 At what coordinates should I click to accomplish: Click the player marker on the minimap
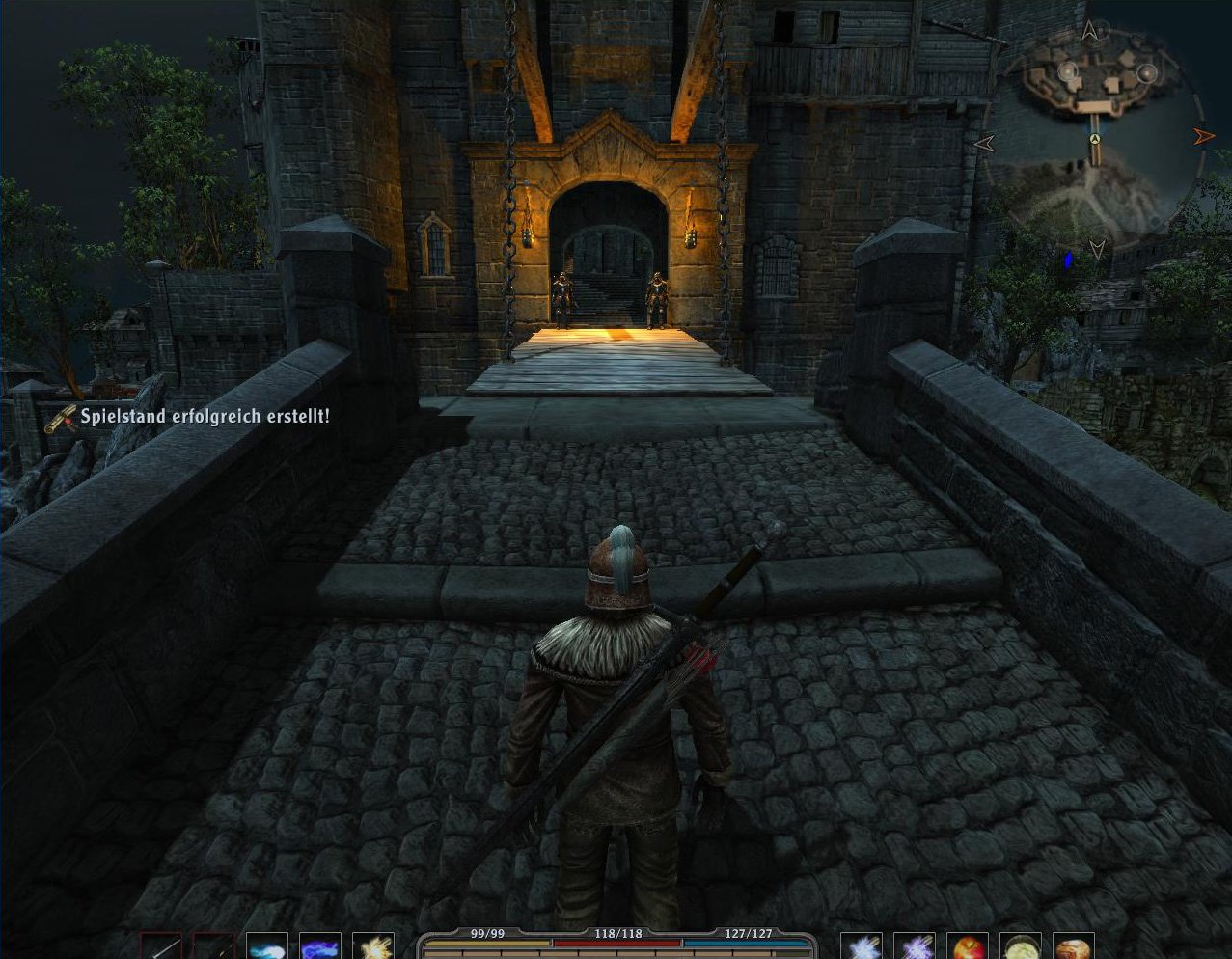pyautogui.click(x=1095, y=141)
